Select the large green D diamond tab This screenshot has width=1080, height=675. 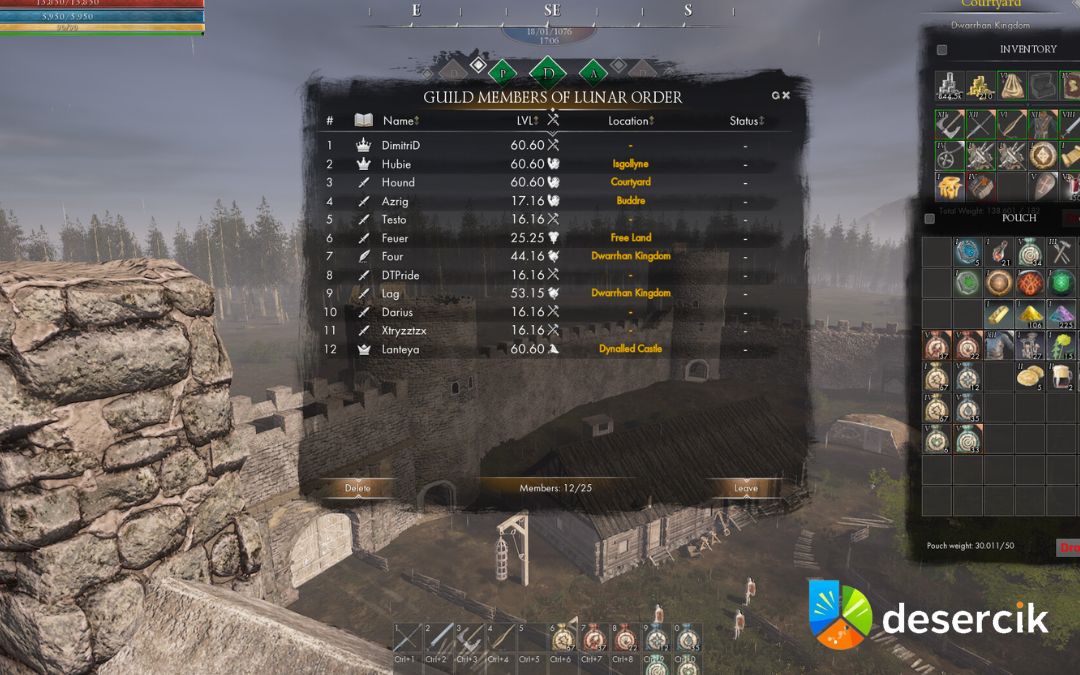(548, 72)
